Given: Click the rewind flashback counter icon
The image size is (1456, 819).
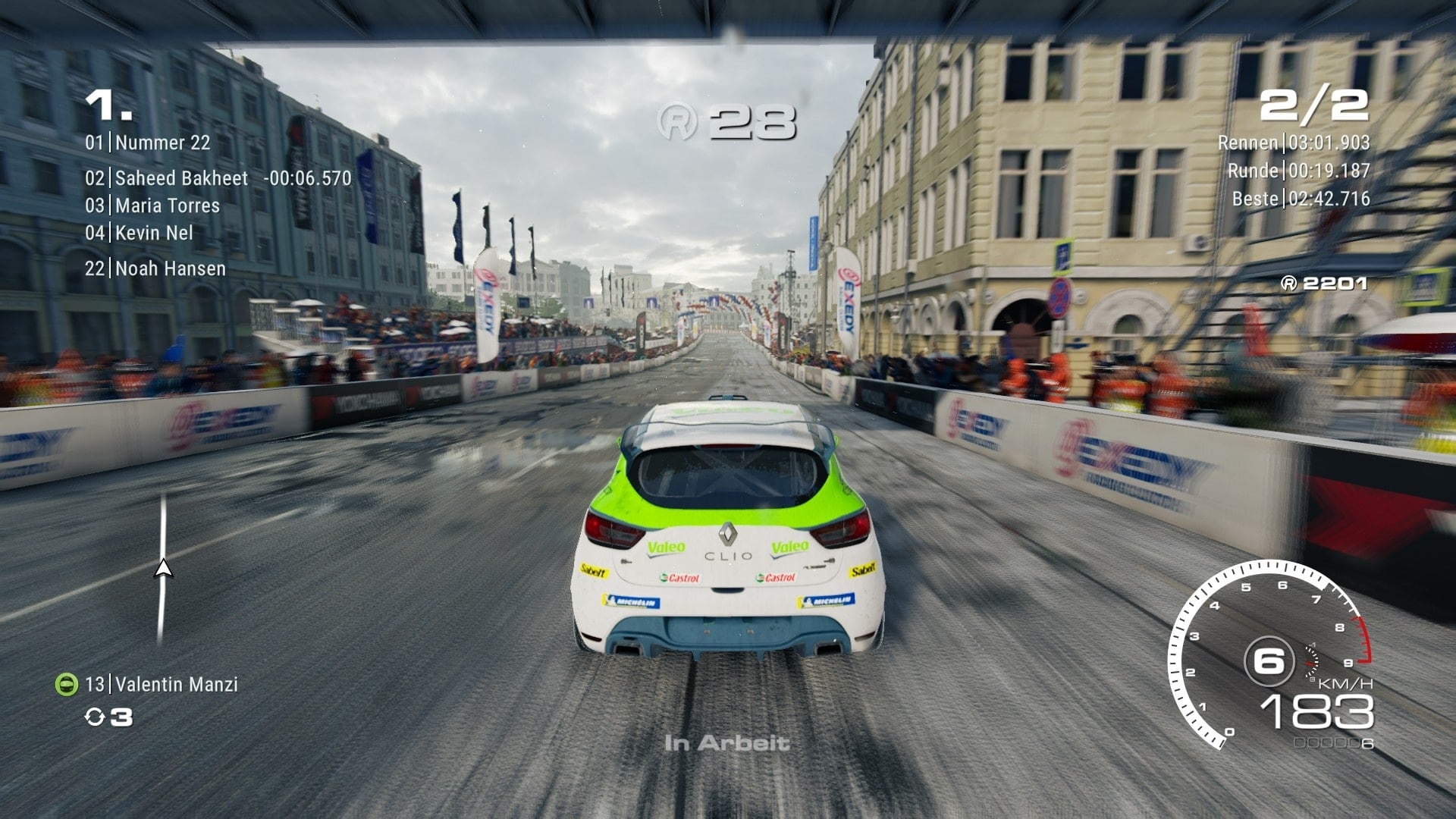Looking at the screenshot, I should 94,717.
